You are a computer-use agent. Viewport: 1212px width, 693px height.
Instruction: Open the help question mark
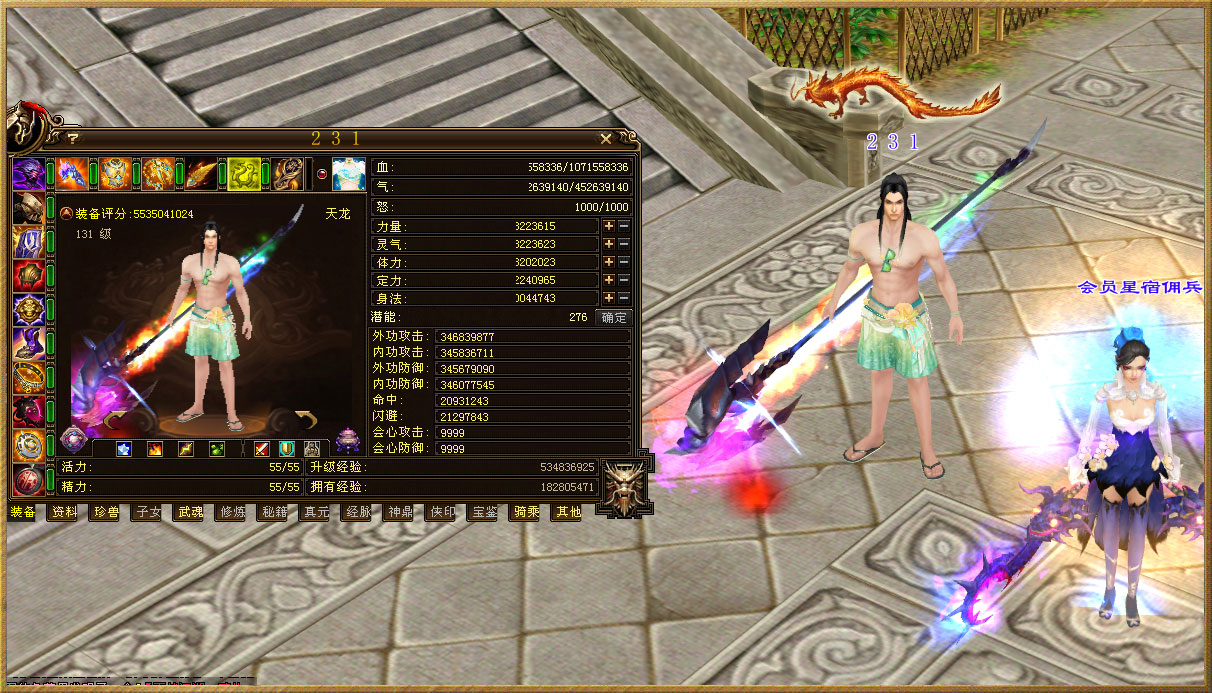click(73, 139)
